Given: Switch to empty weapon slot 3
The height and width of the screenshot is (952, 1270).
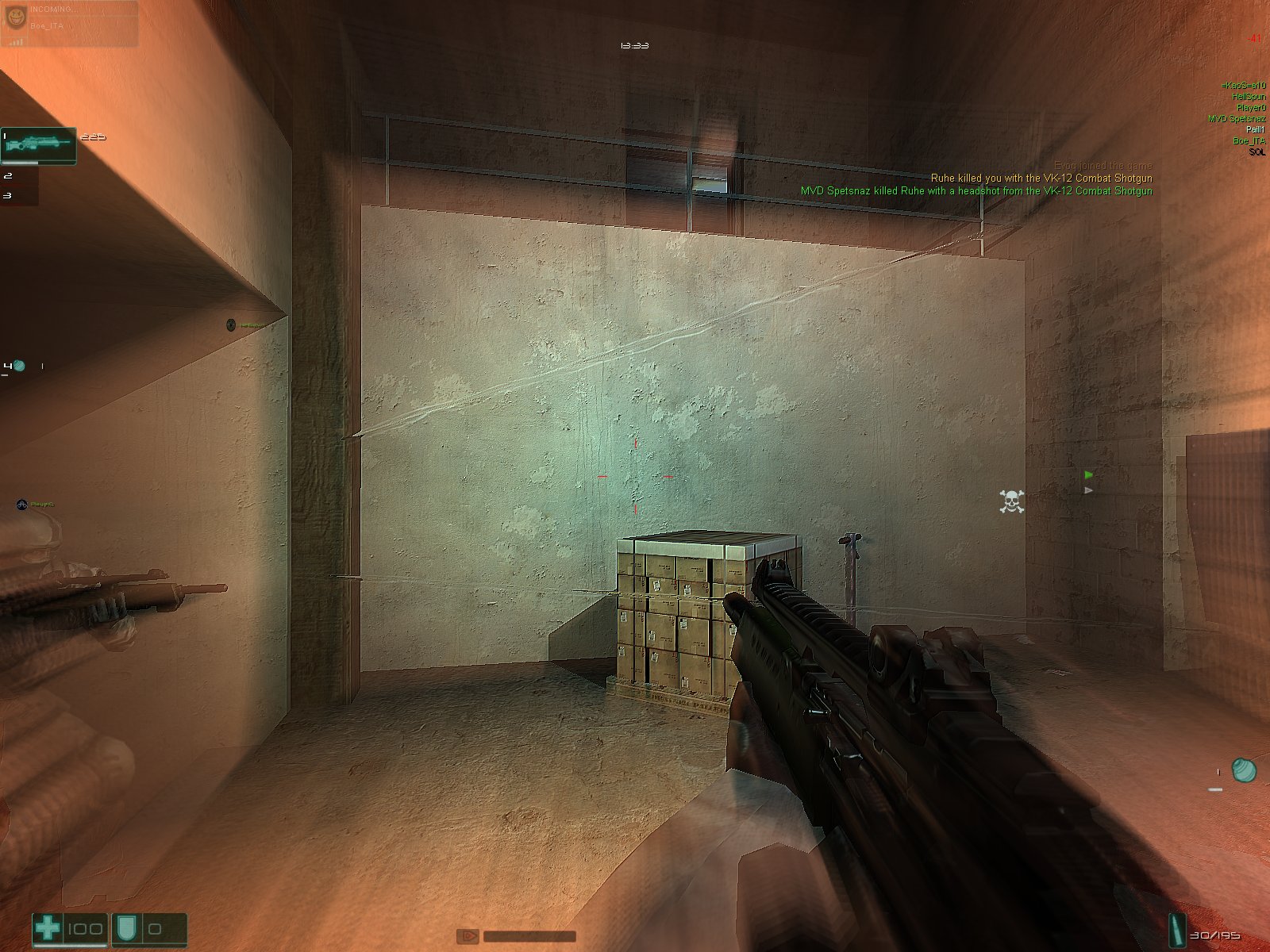Looking at the screenshot, I should tap(19, 195).
